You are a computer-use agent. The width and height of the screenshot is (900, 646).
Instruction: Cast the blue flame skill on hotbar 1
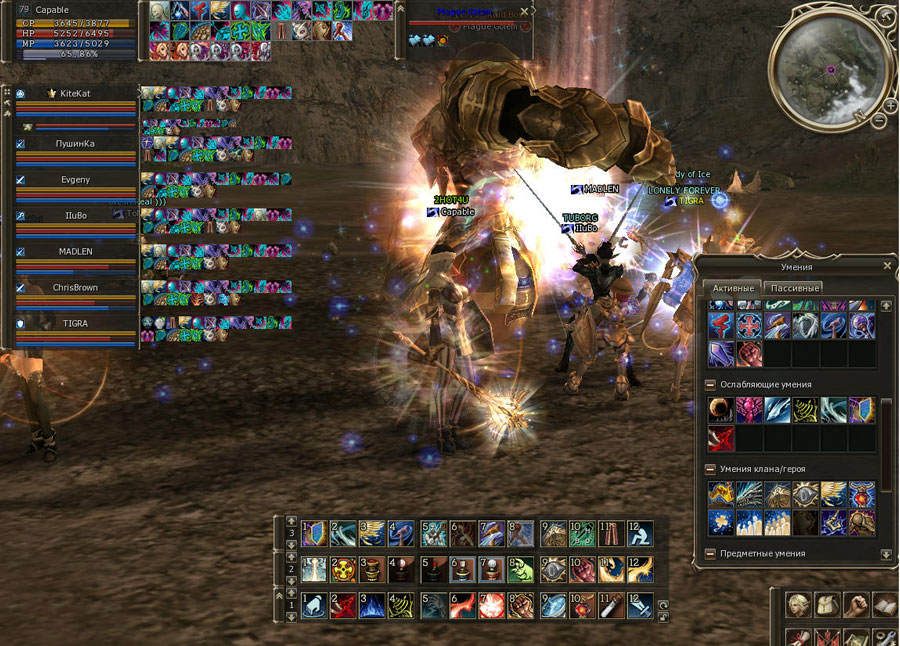click(x=372, y=606)
